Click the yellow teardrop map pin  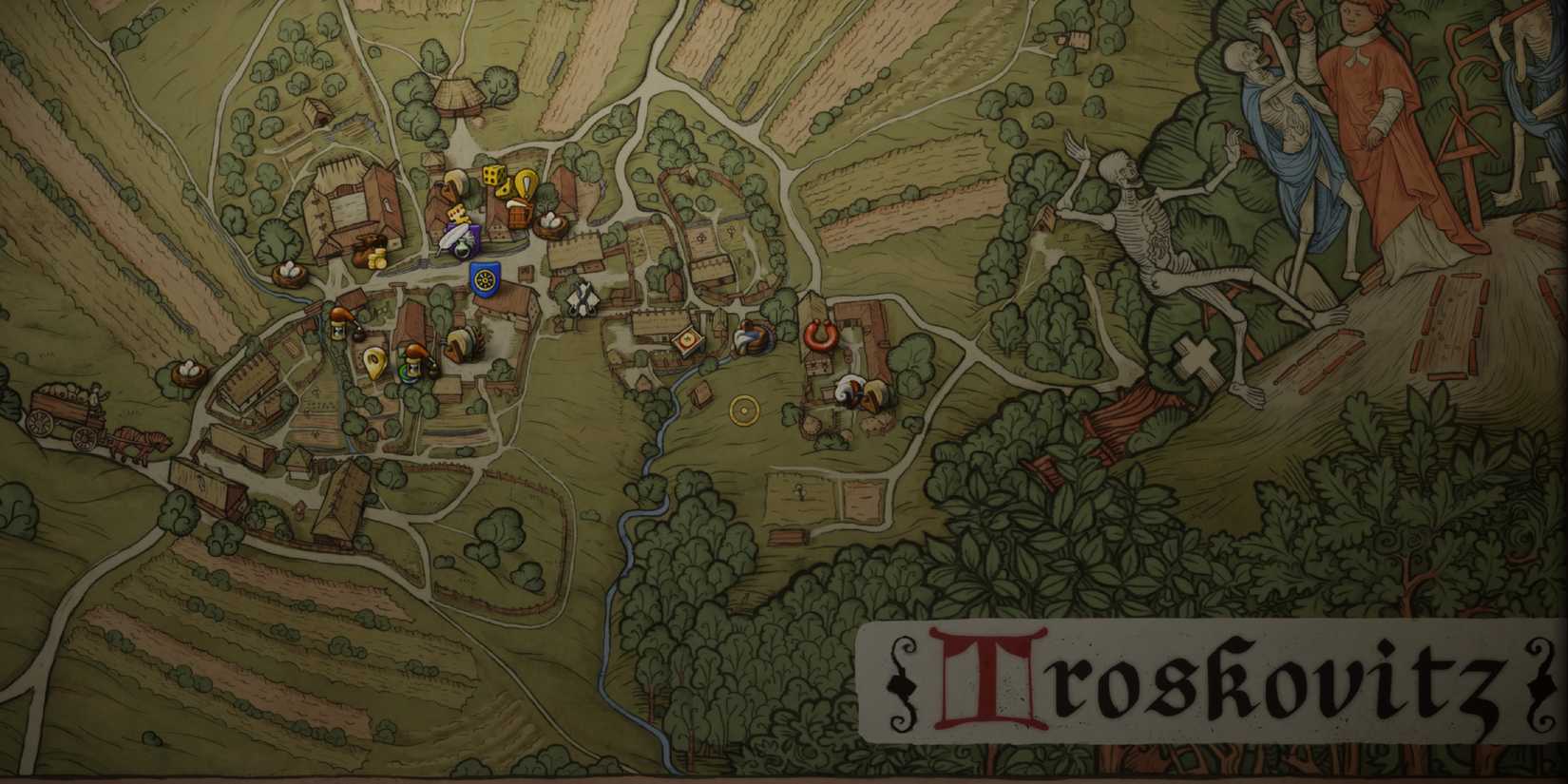click(375, 363)
